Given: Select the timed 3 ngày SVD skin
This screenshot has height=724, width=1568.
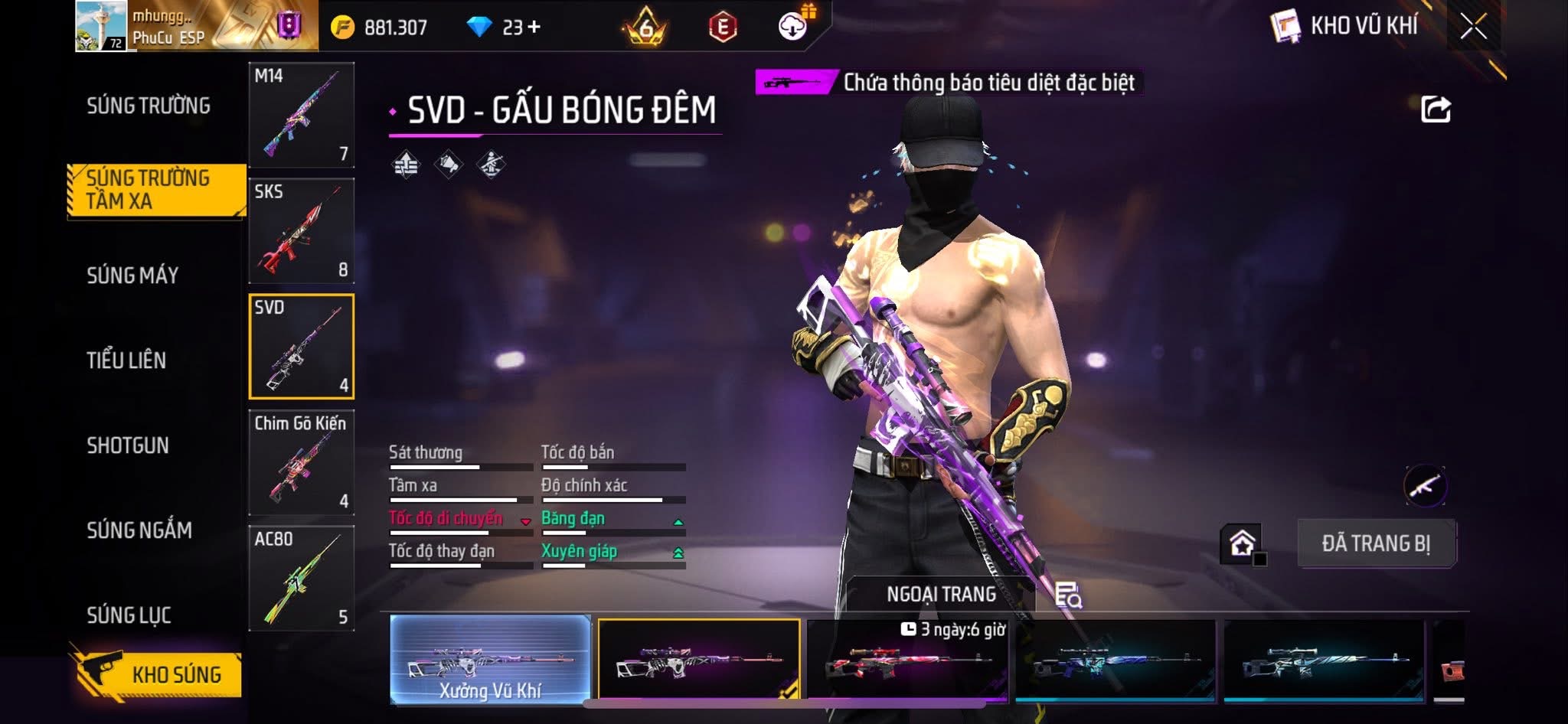Looking at the screenshot, I should pos(908,660).
